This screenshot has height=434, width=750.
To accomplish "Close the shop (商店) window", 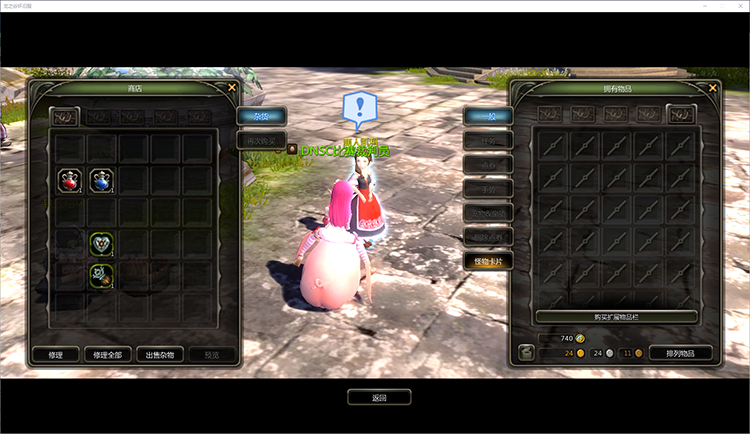I will [x=232, y=88].
